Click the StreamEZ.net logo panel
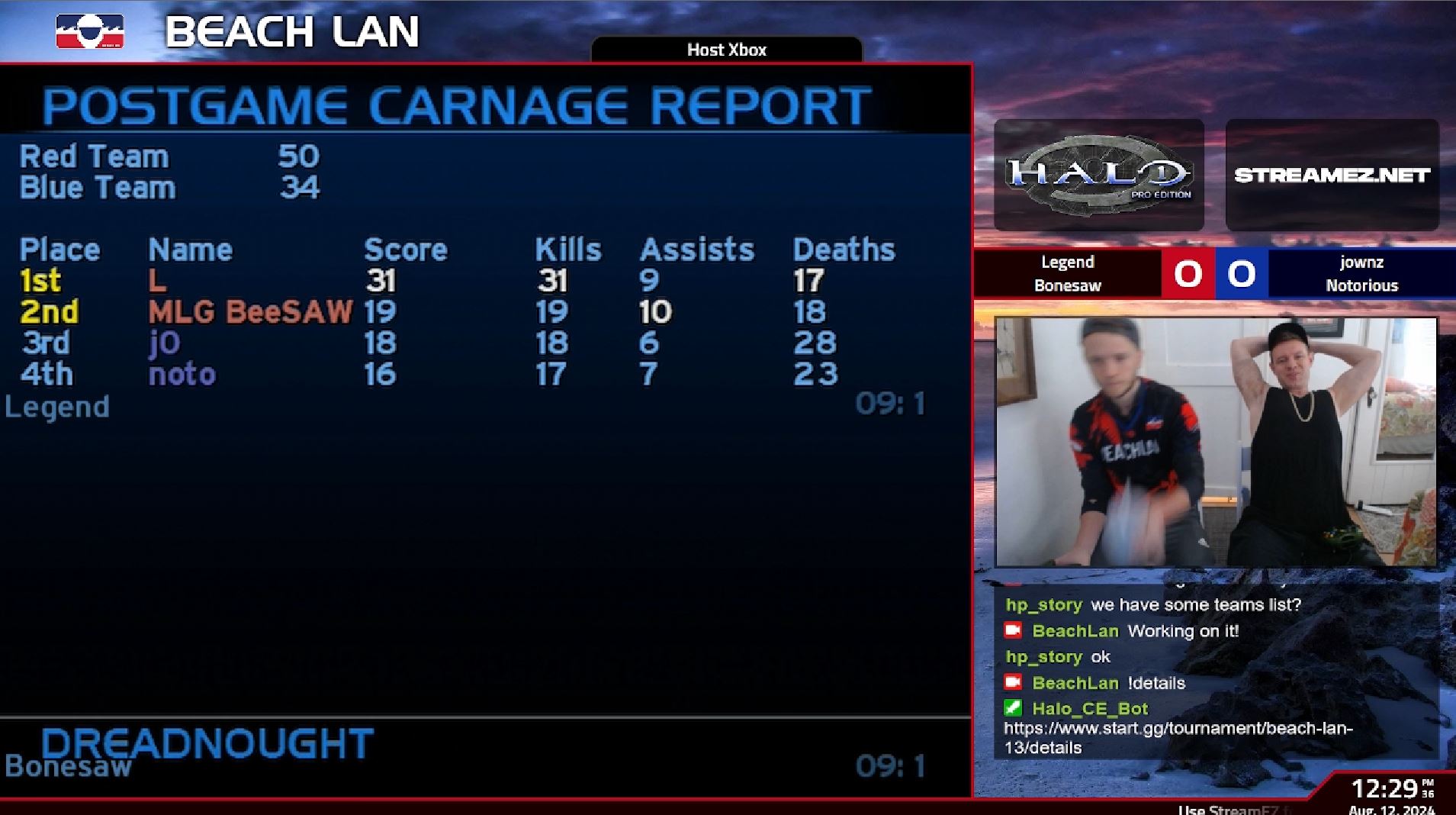Screen dimensions: 1456x815 [1332, 175]
